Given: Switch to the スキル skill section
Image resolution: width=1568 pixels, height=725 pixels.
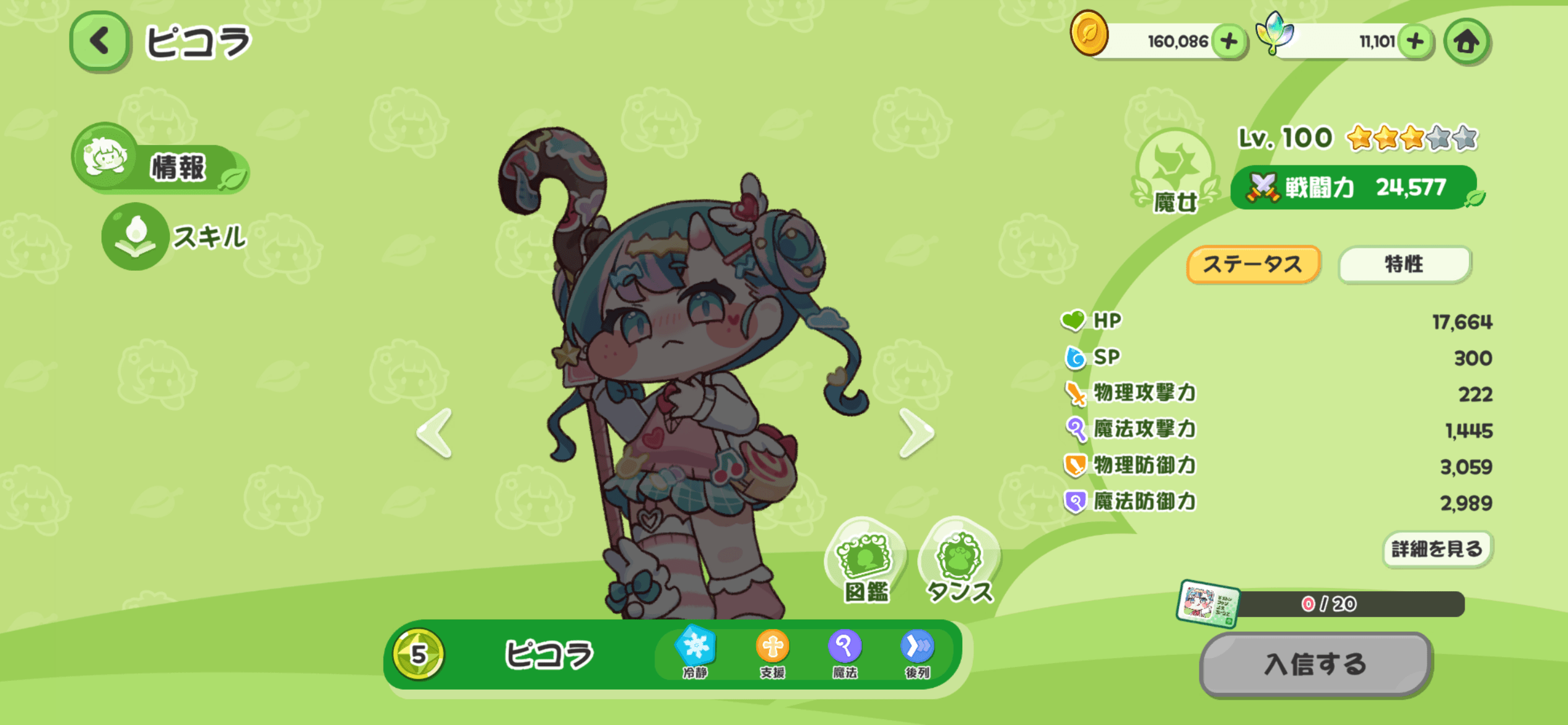Looking at the screenshot, I should 176,237.
